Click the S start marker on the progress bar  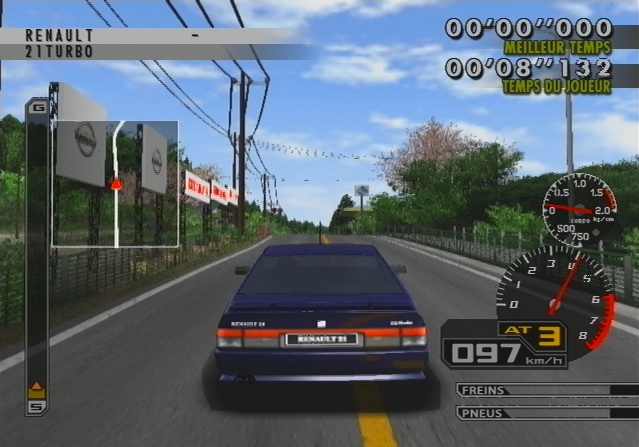click(37, 406)
